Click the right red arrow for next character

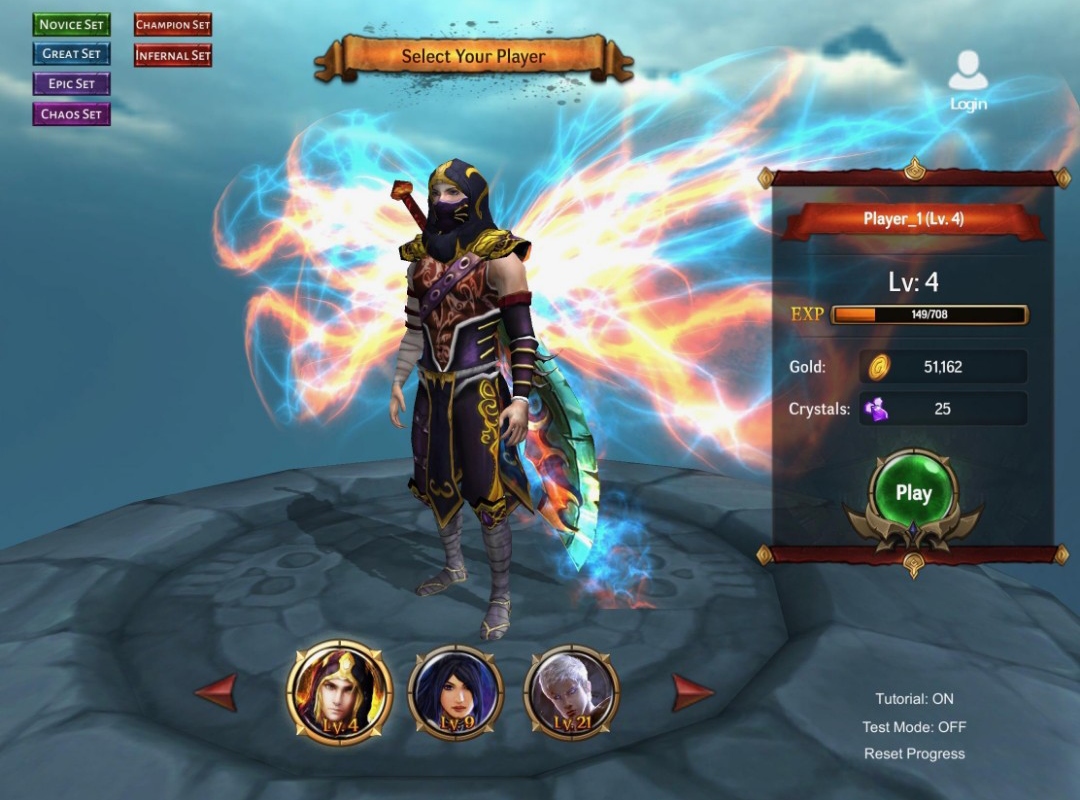click(692, 692)
